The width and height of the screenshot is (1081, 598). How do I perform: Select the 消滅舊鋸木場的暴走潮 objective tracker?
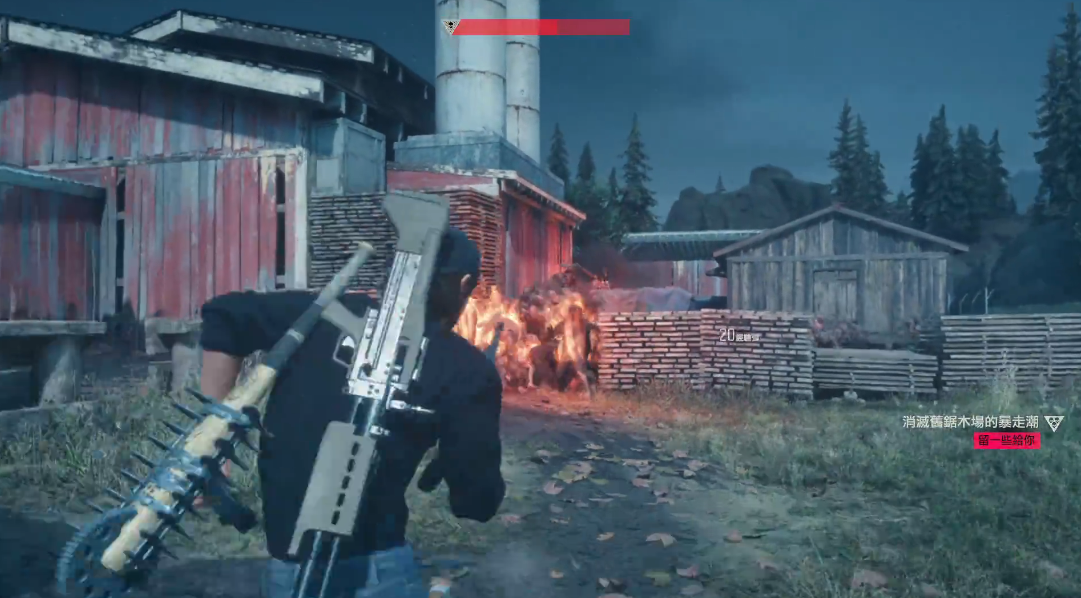pos(969,422)
